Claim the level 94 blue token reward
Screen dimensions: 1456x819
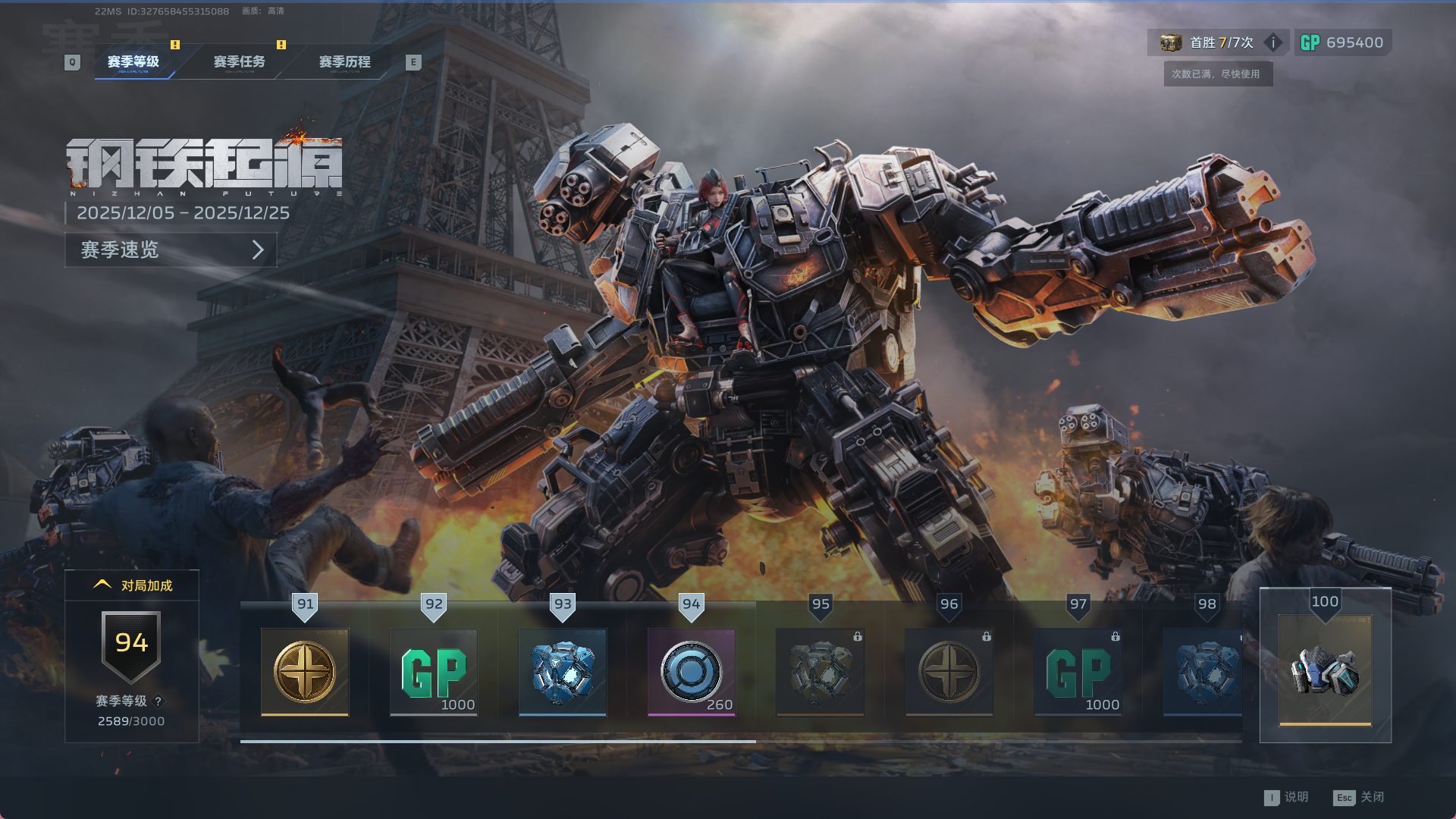pos(691,672)
